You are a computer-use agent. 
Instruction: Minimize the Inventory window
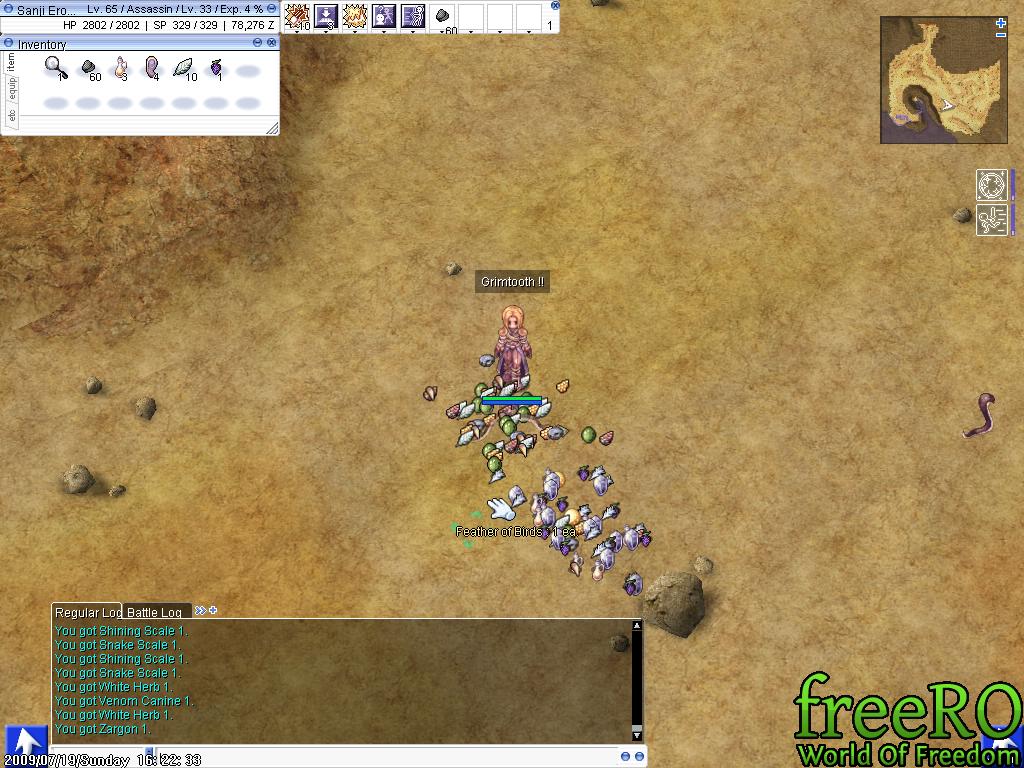tap(257, 43)
